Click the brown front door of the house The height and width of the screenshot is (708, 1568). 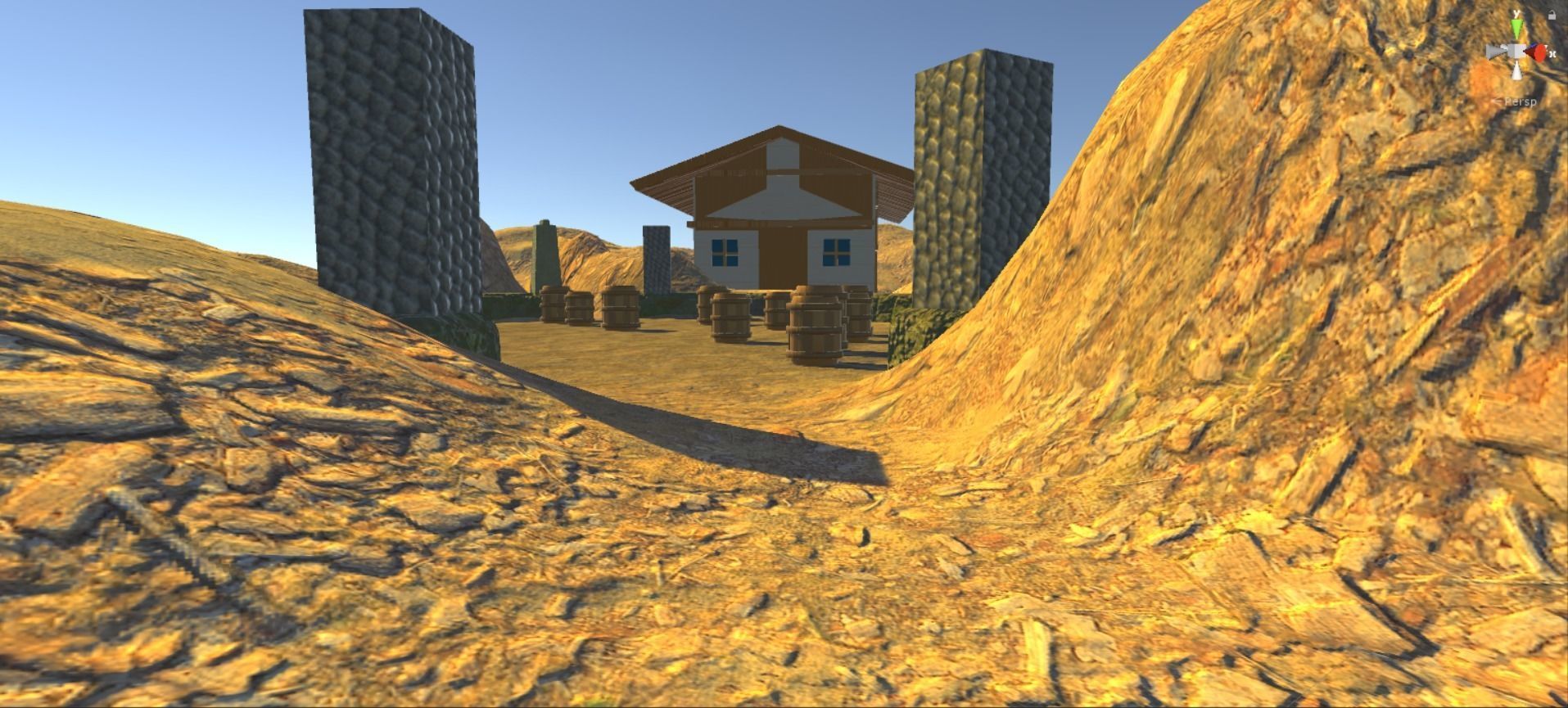tap(784, 258)
